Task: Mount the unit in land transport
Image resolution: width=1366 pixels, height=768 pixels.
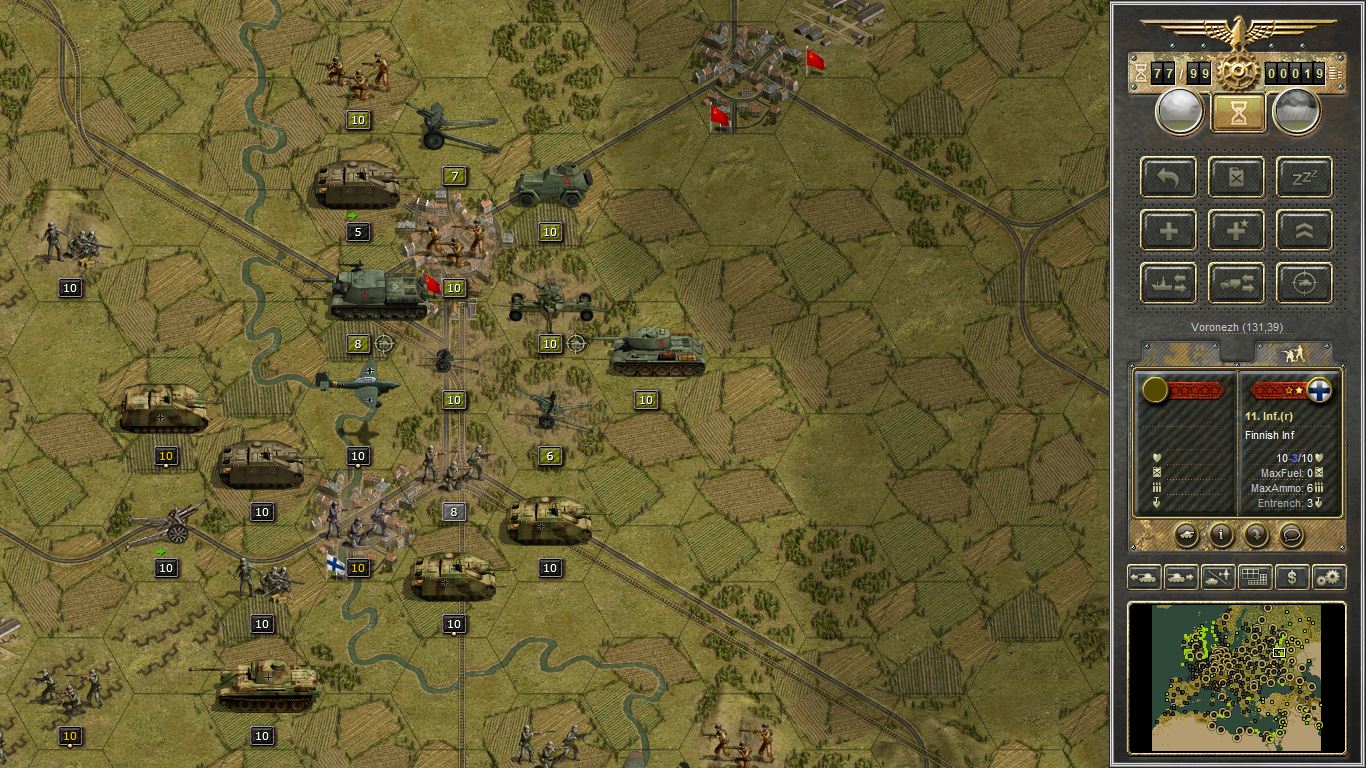Action: (1236, 282)
